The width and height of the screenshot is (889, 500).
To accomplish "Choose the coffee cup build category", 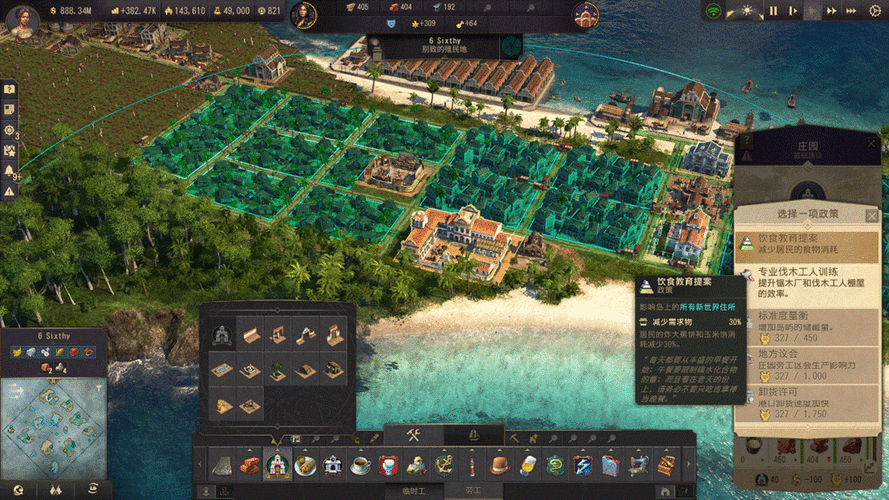I will [360, 465].
